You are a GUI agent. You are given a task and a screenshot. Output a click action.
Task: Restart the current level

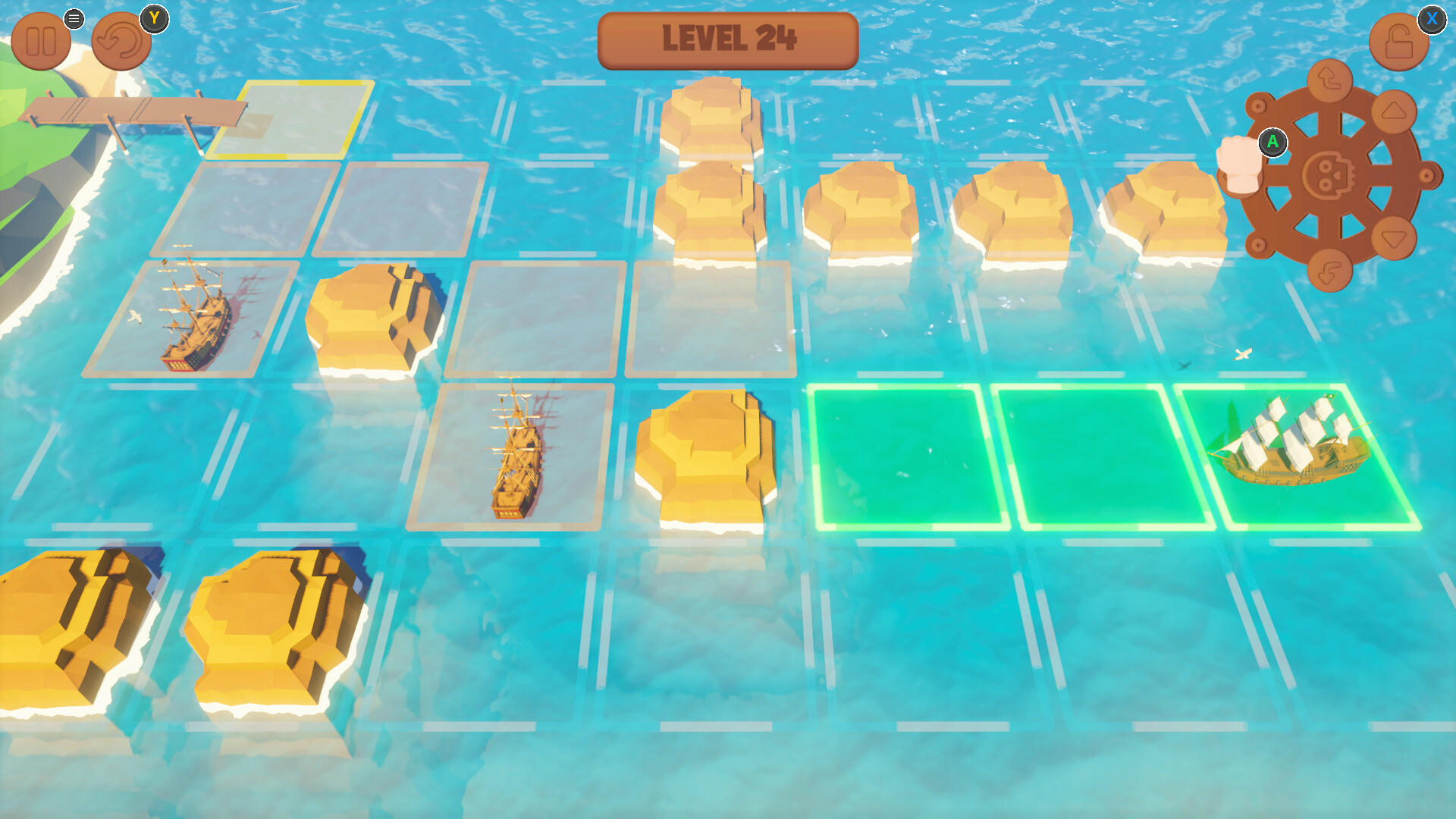pyautogui.click(x=120, y=39)
